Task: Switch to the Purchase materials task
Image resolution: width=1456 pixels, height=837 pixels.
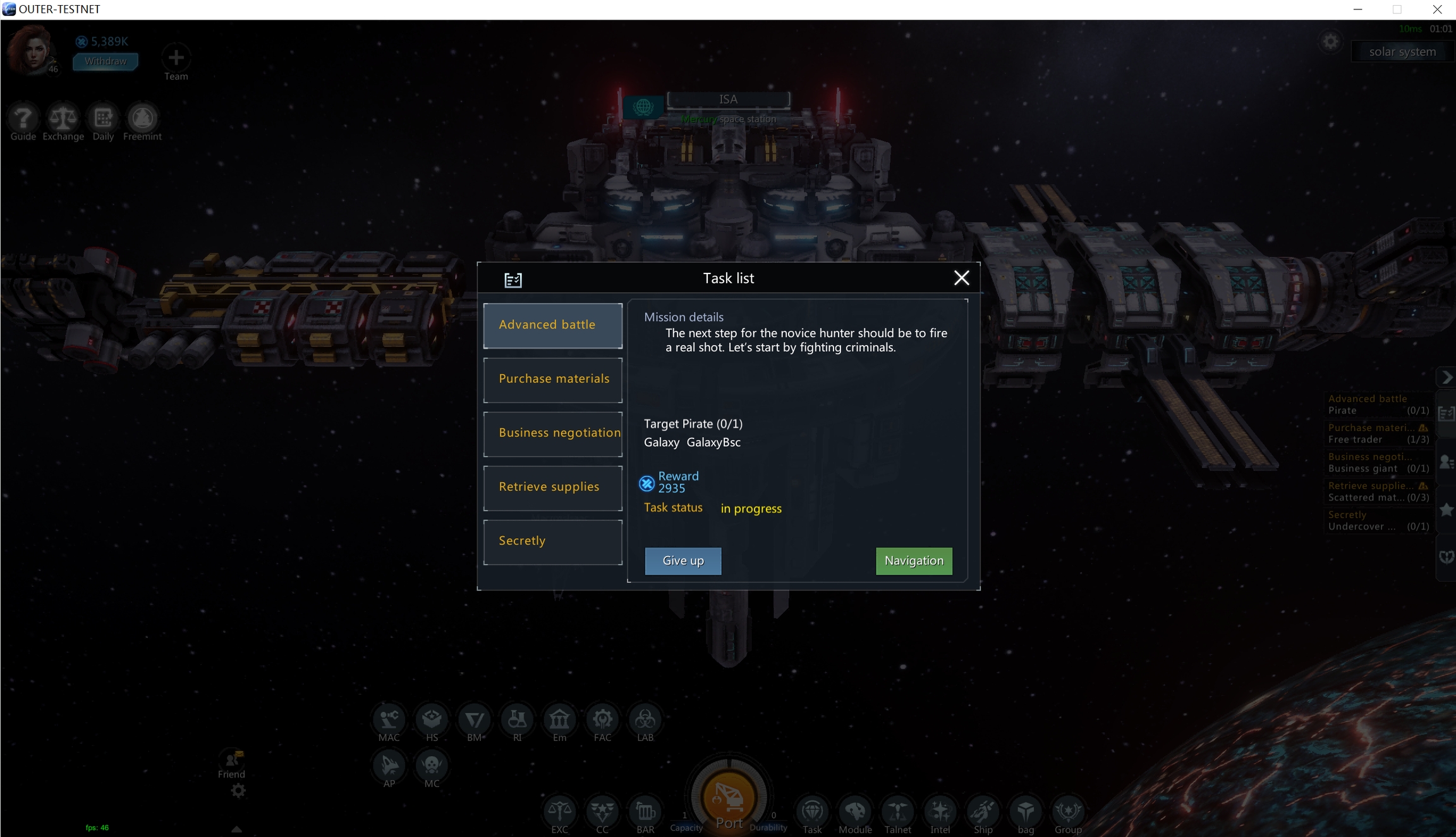Action: (552, 380)
